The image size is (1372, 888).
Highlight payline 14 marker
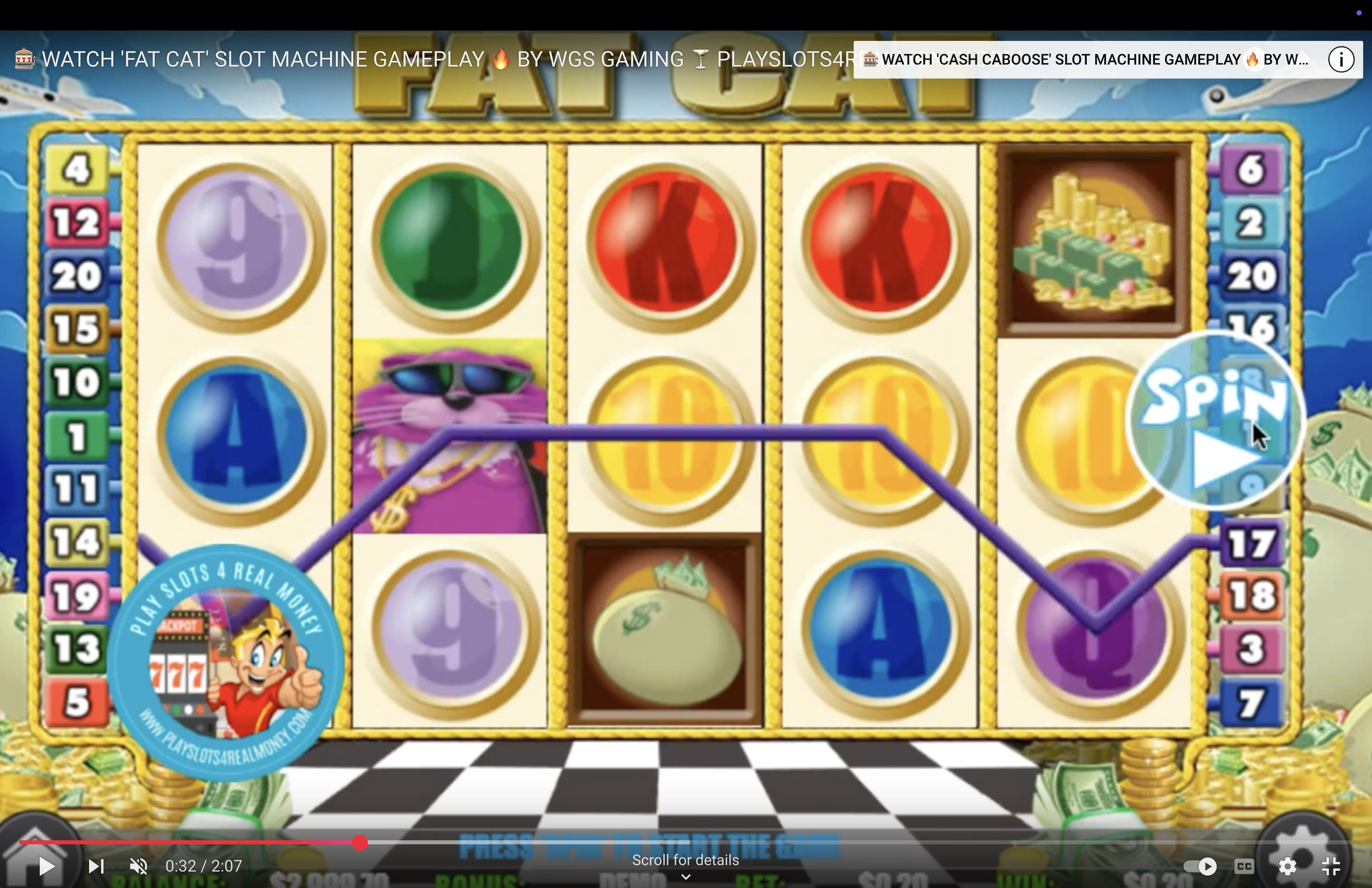tap(77, 542)
